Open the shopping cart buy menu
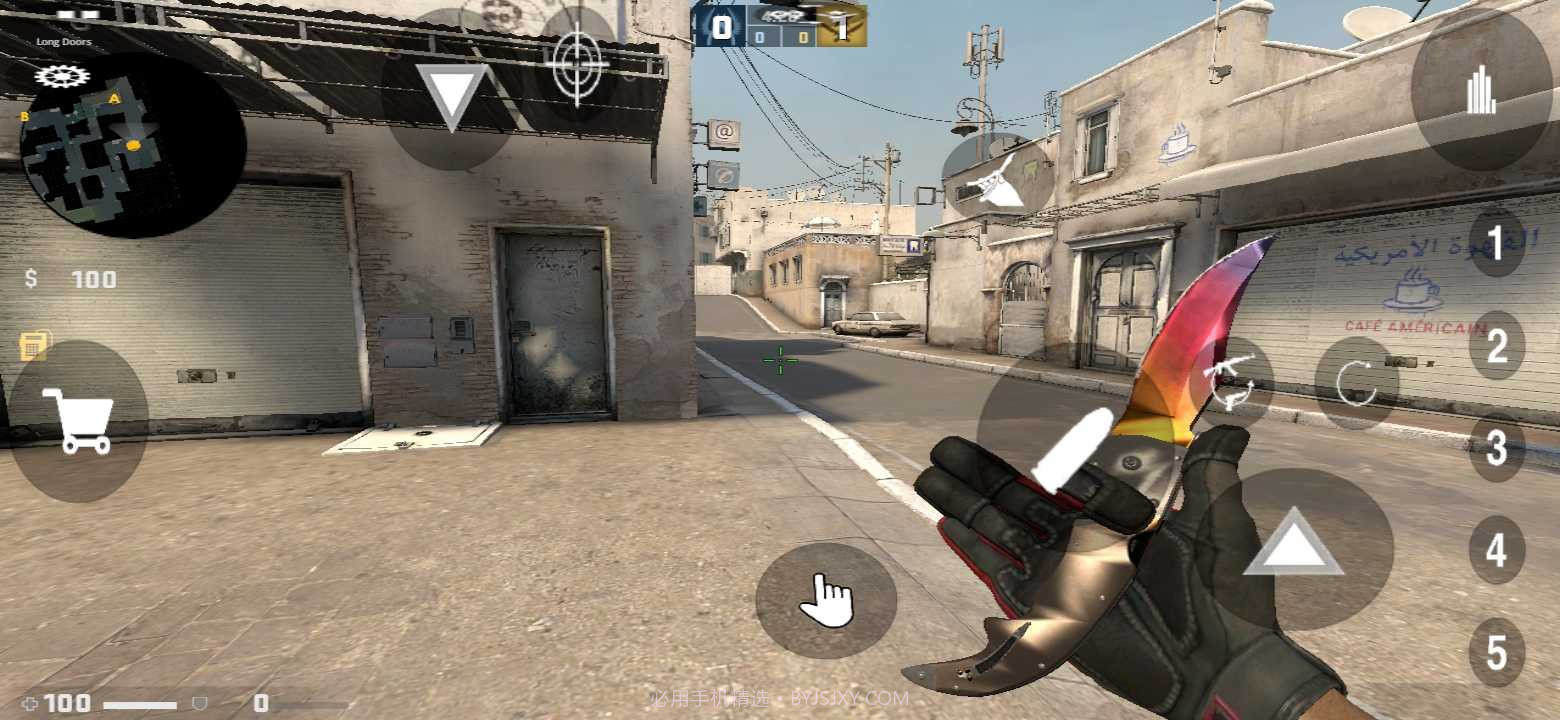Screen dimensions: 1560x720 [78, 422]
